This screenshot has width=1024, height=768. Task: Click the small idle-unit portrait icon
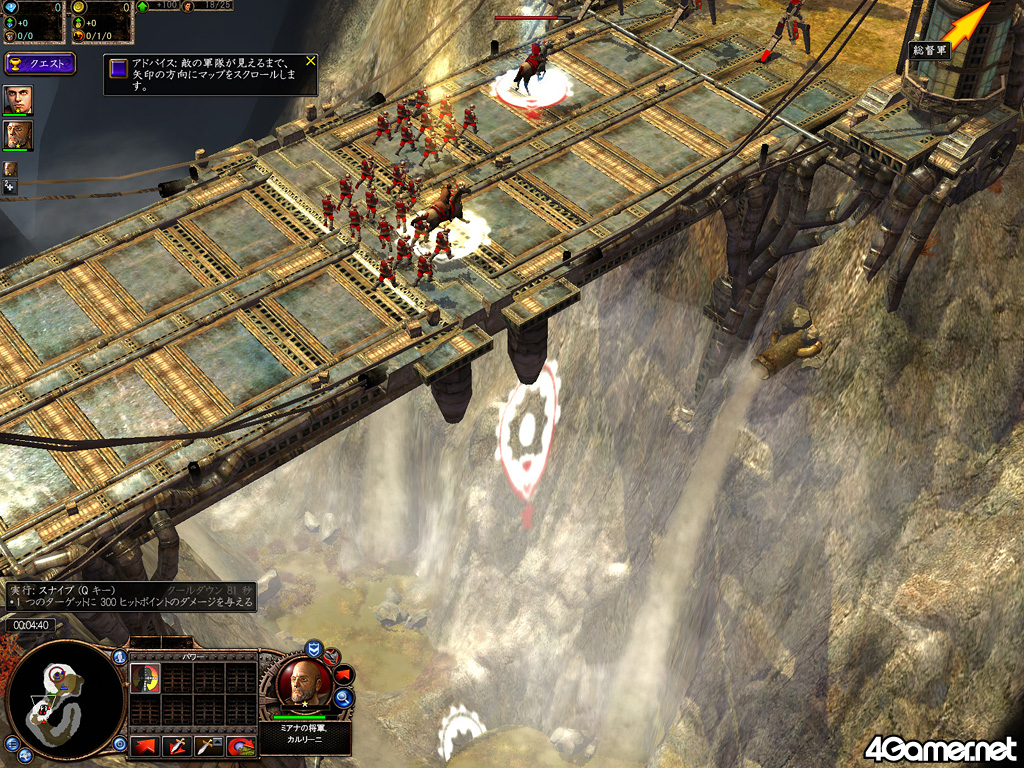coord(10,169)
